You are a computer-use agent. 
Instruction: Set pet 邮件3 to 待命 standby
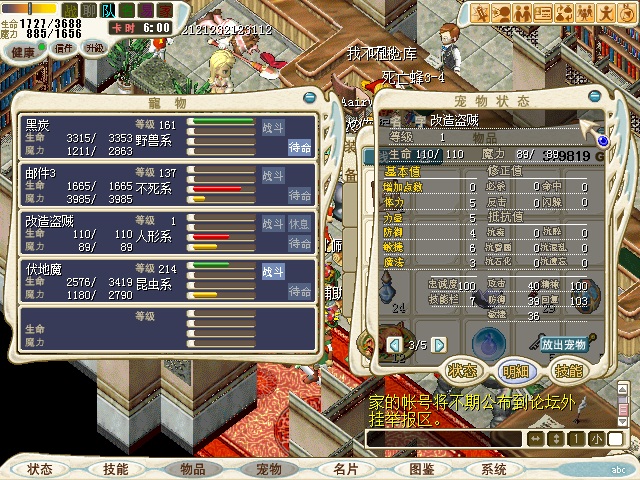pyautogui.click(x=300, y=194)
